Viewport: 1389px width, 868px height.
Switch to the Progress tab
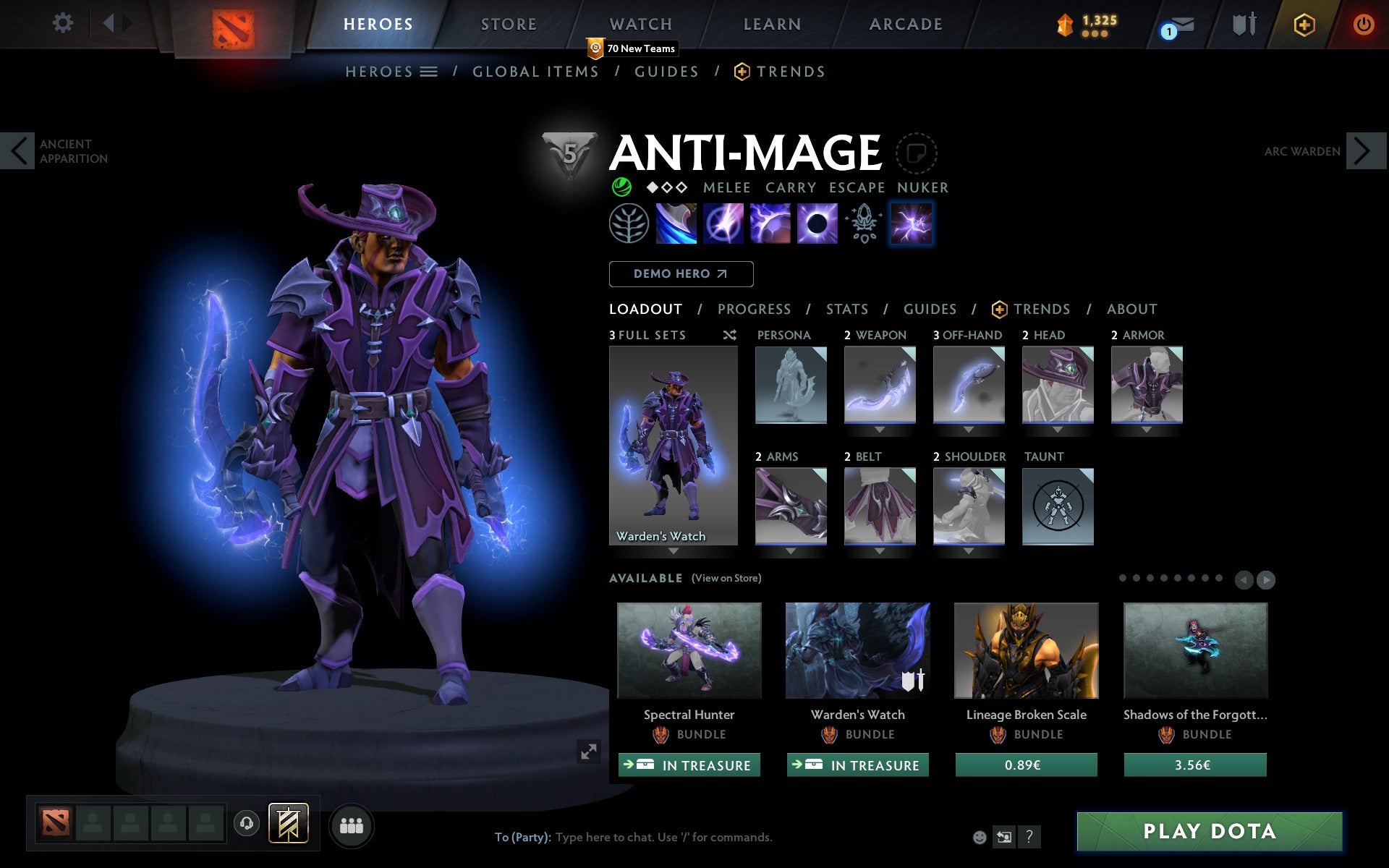(754, 309)
